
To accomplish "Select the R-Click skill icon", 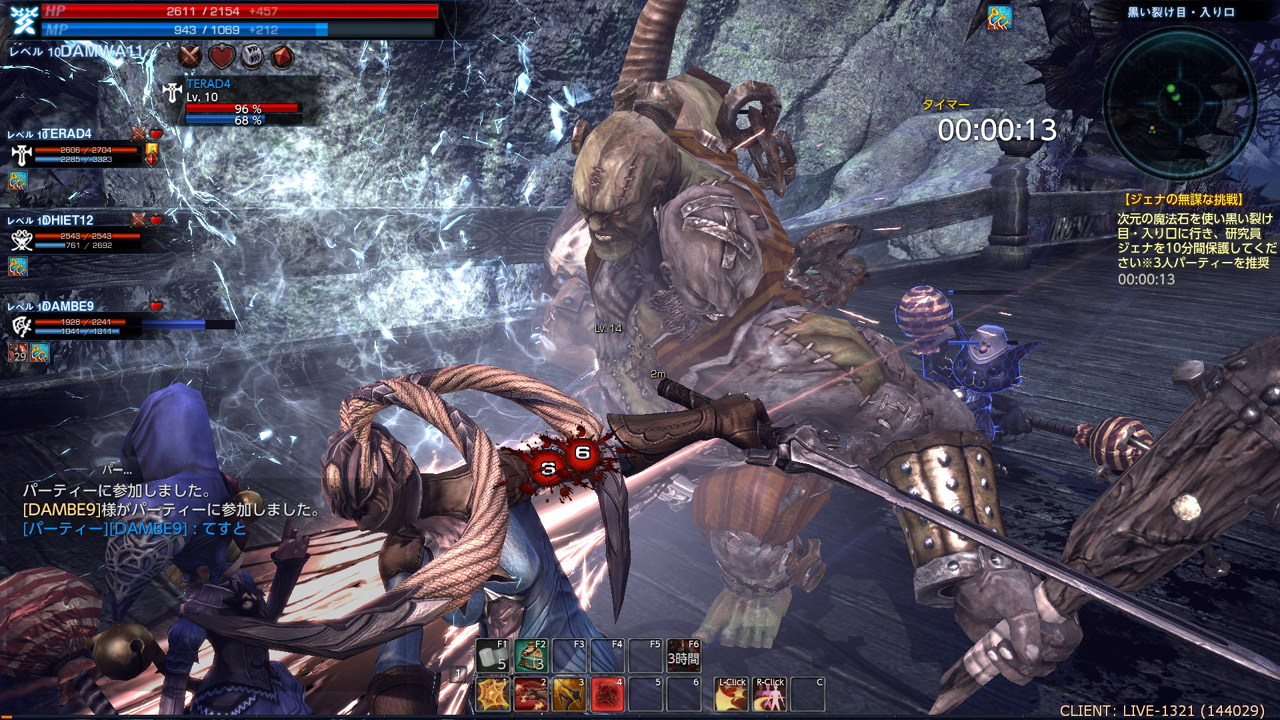I will tap(769, 694).
